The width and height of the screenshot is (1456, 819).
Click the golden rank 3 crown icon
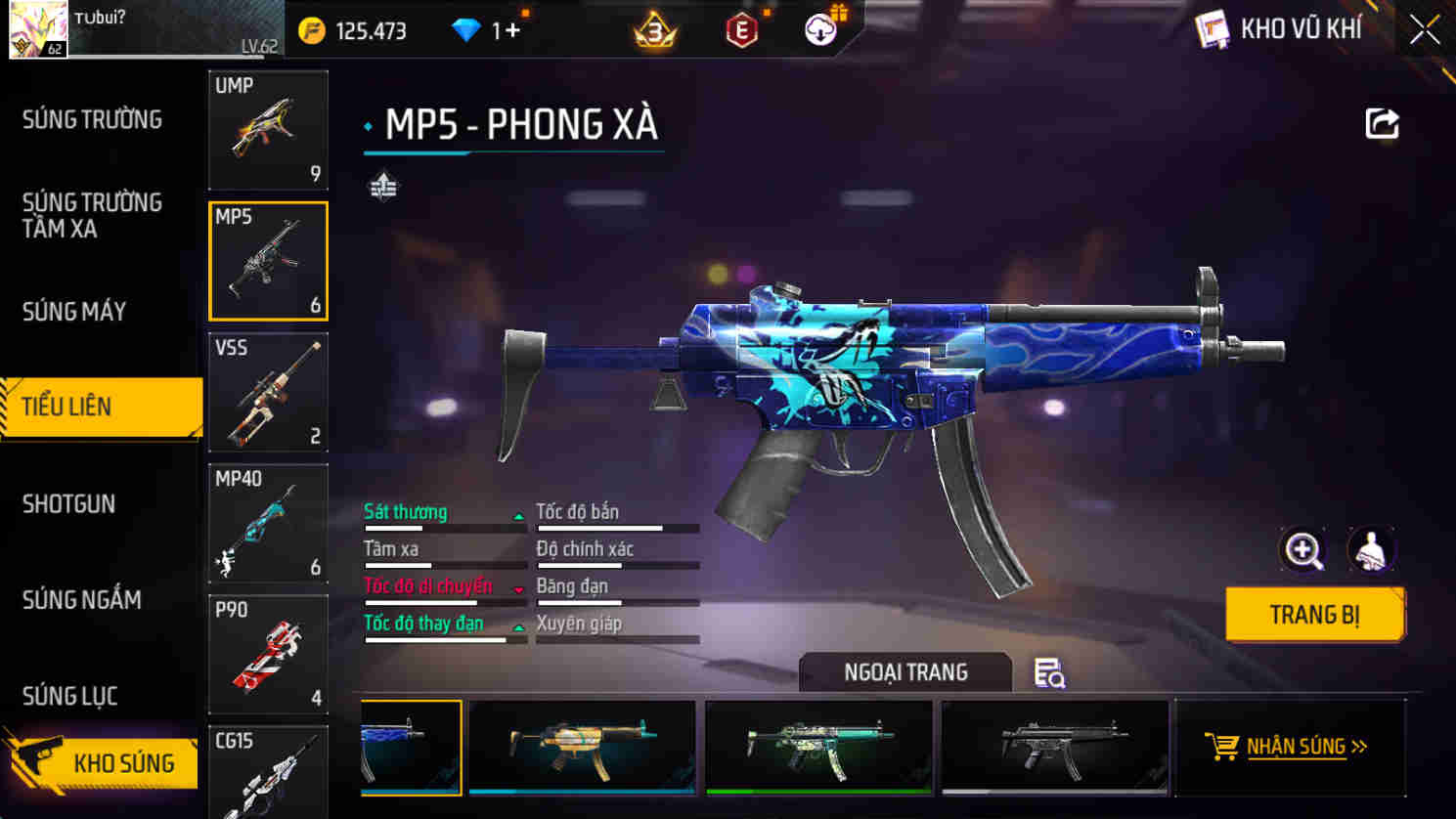tap(653, 29)
